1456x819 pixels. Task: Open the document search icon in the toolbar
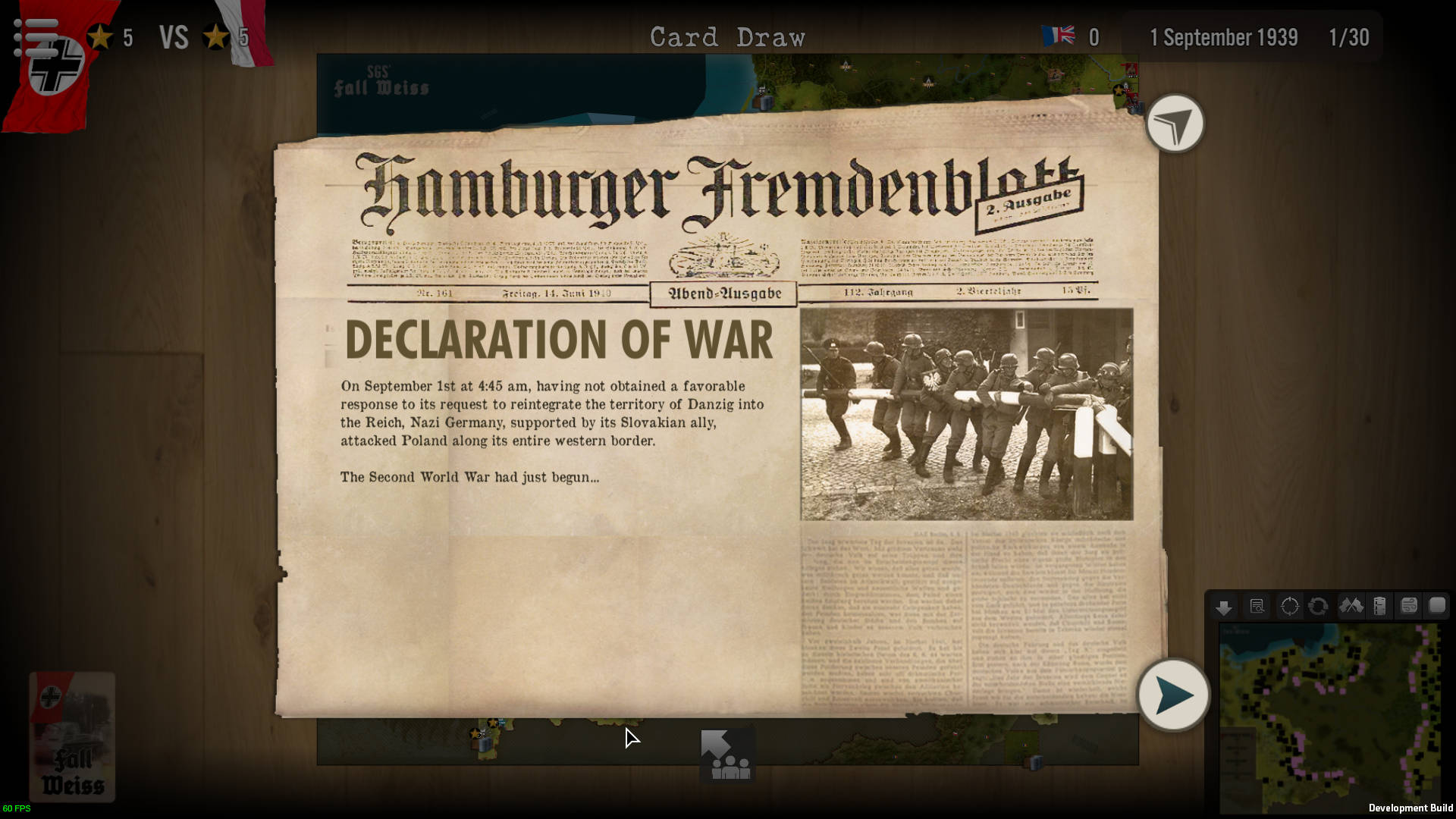click(1257, 607)
